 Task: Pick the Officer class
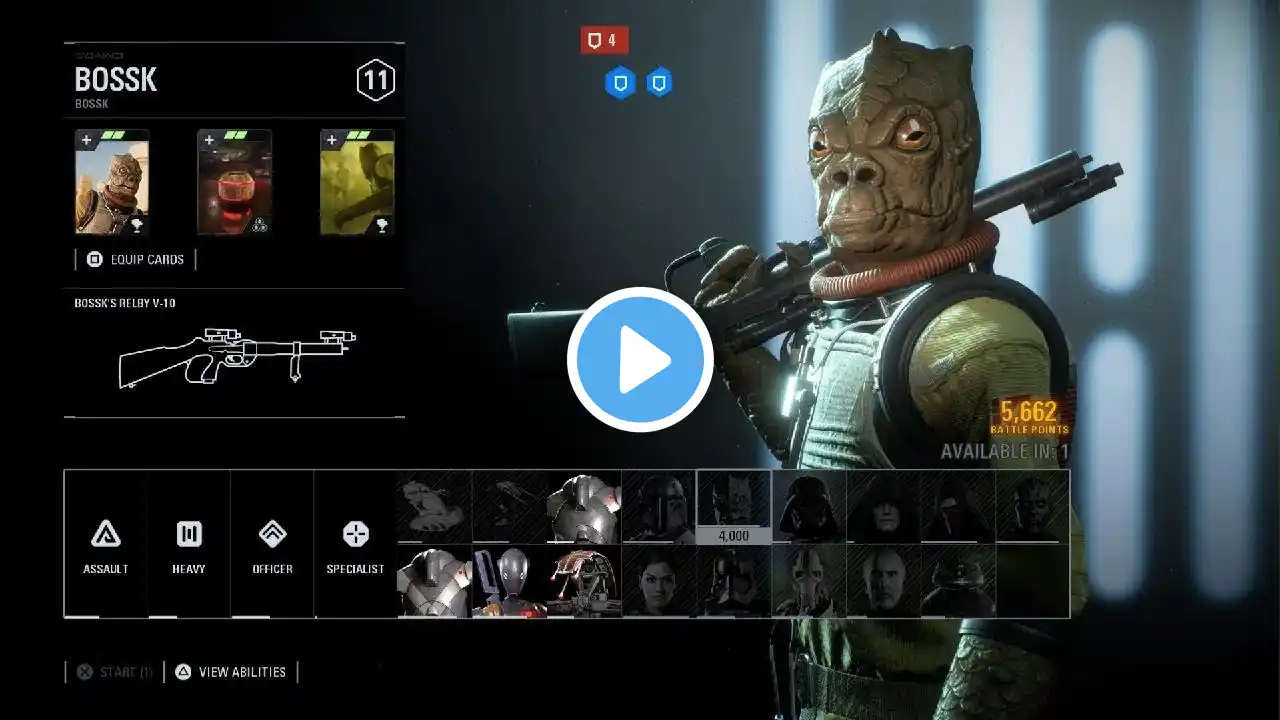(272, 544)
